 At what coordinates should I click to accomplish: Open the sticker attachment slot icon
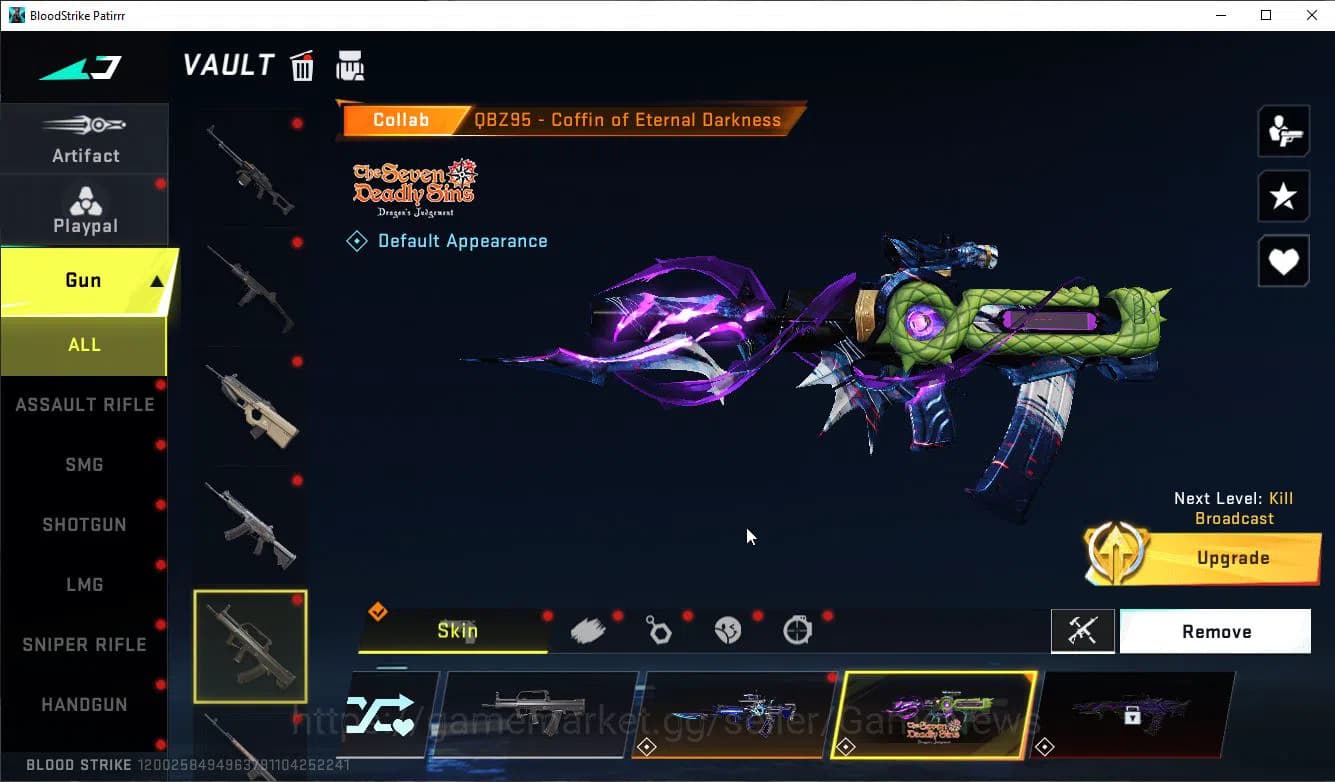pos(588,628)
